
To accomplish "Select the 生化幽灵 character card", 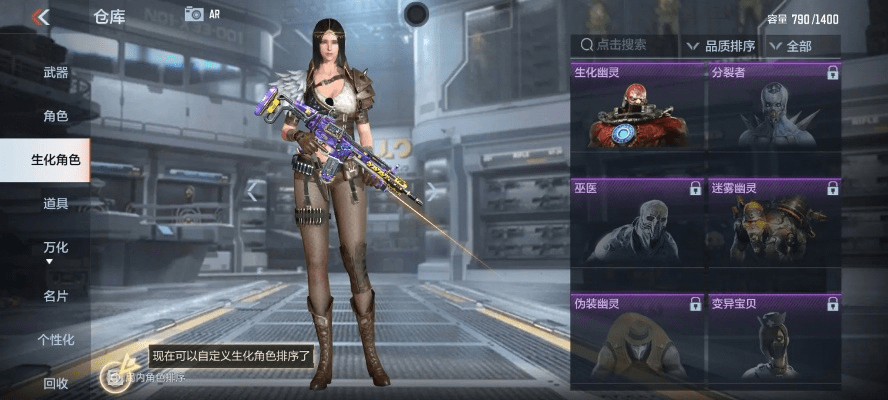I will click(637, 108).
